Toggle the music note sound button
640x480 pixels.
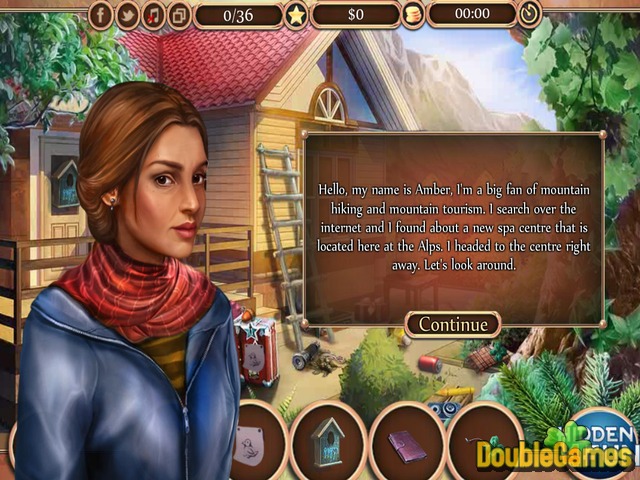pos(153,15)
